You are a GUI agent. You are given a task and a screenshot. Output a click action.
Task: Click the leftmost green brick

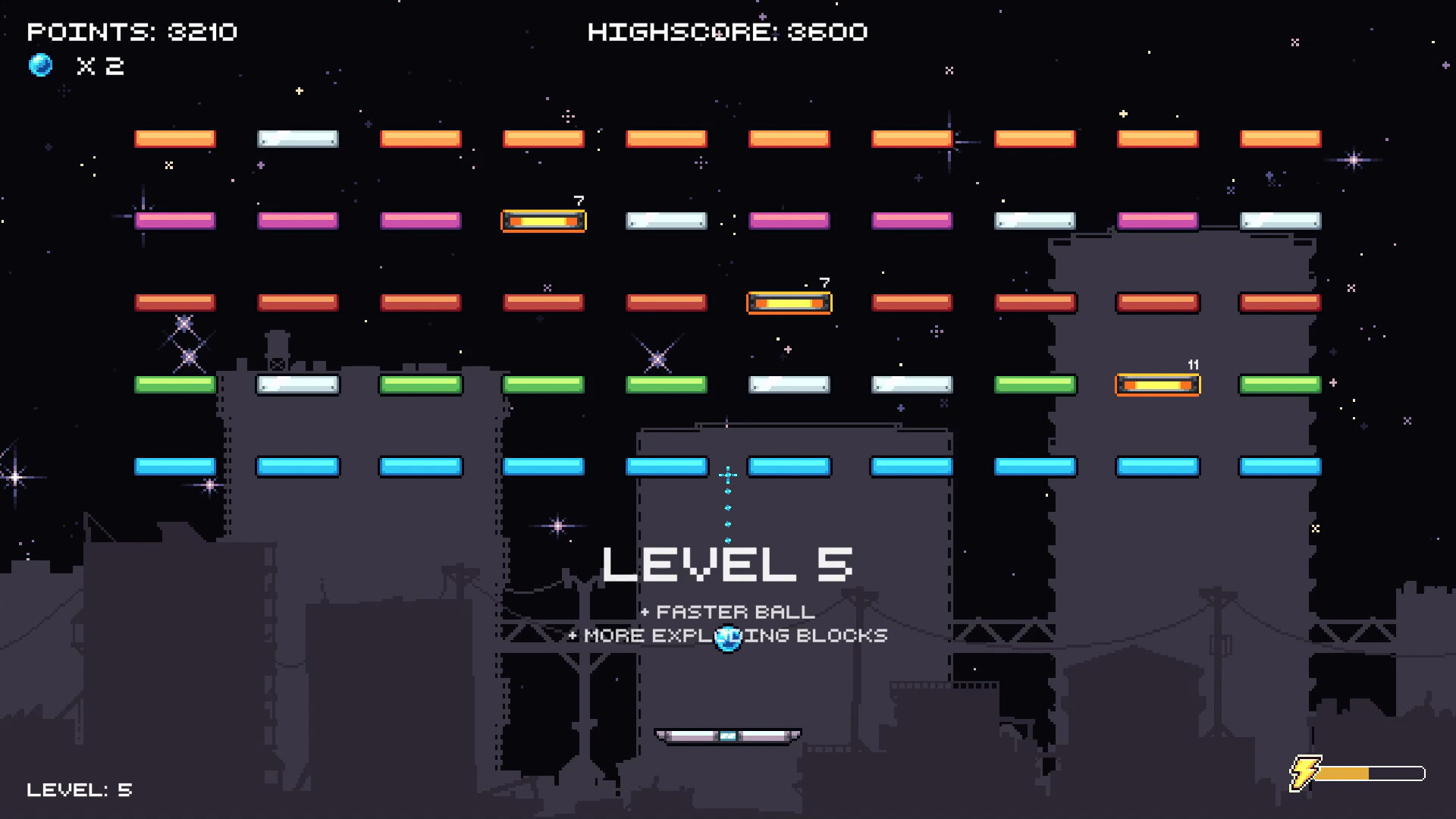[174, 384]
